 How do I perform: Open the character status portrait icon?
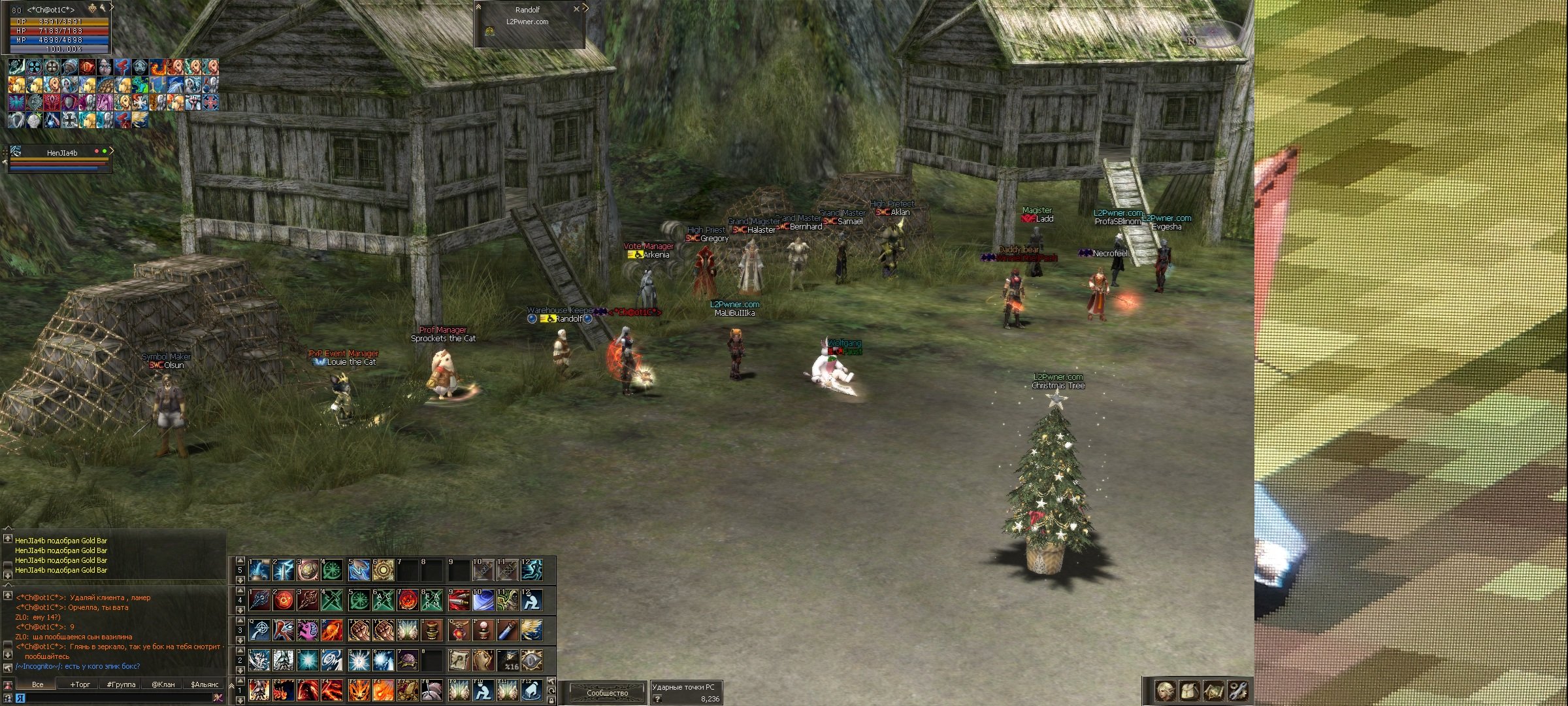pyautogui.click(x=1165, y=690)
